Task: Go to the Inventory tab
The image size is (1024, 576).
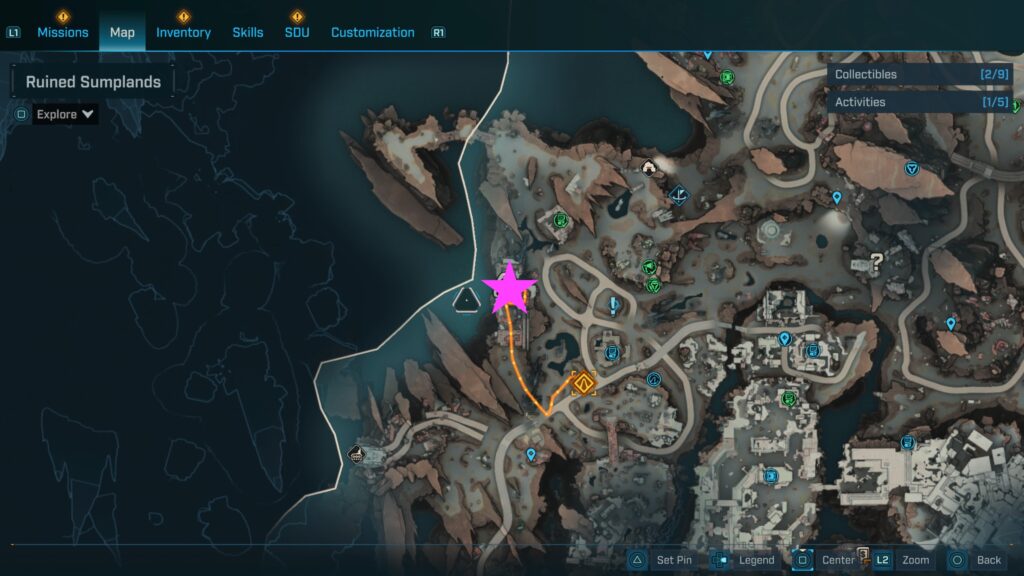Action: 183,32
